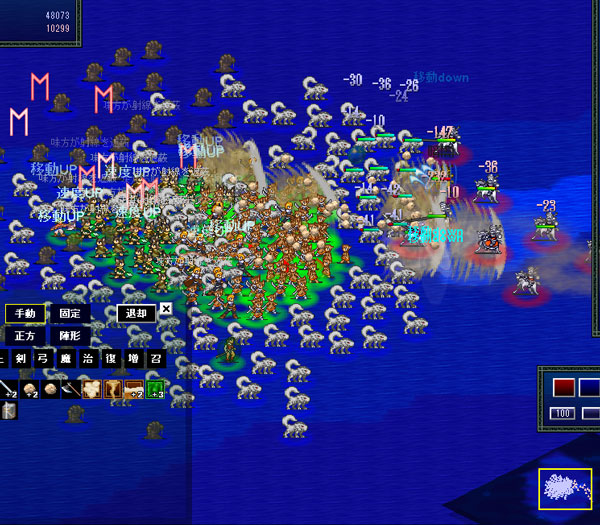The width and height of the screenshot is (600, 525).
Task: Pick the 正方 square formation
Action: point(25,336)
